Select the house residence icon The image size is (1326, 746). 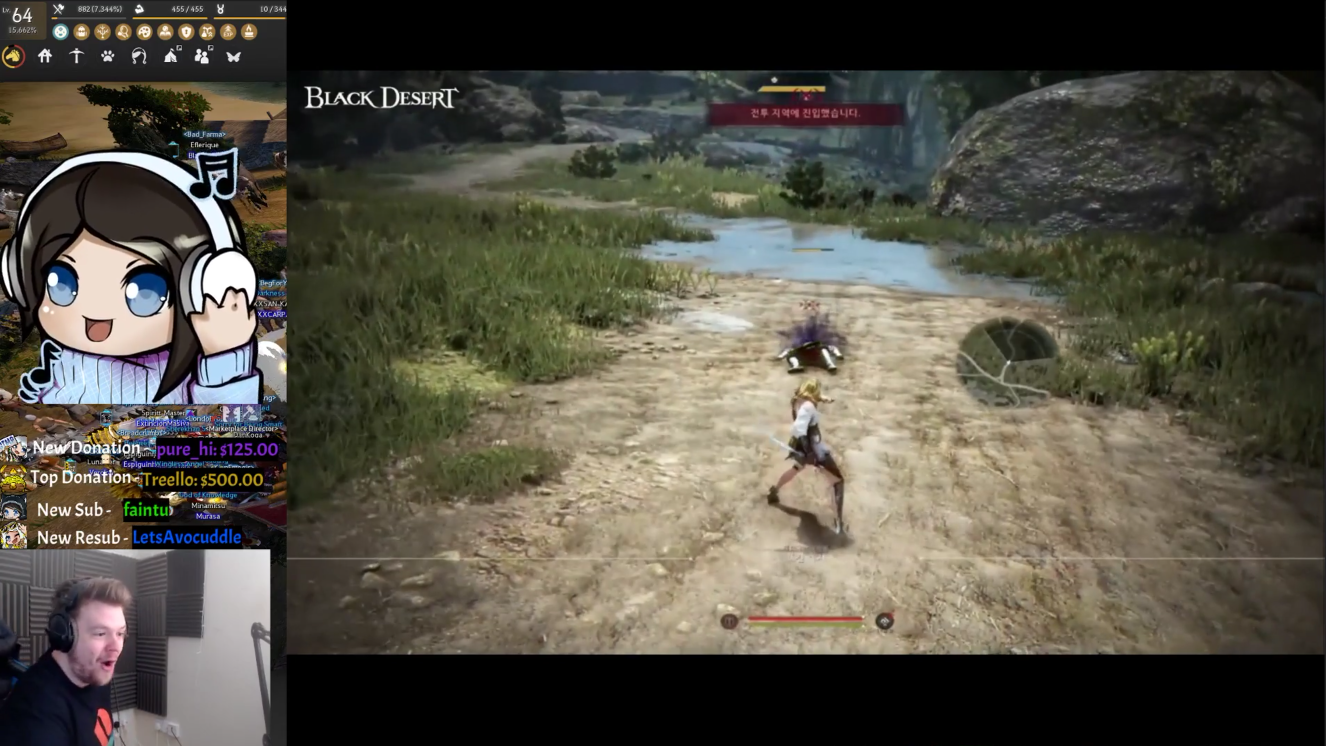coord(45,56)
